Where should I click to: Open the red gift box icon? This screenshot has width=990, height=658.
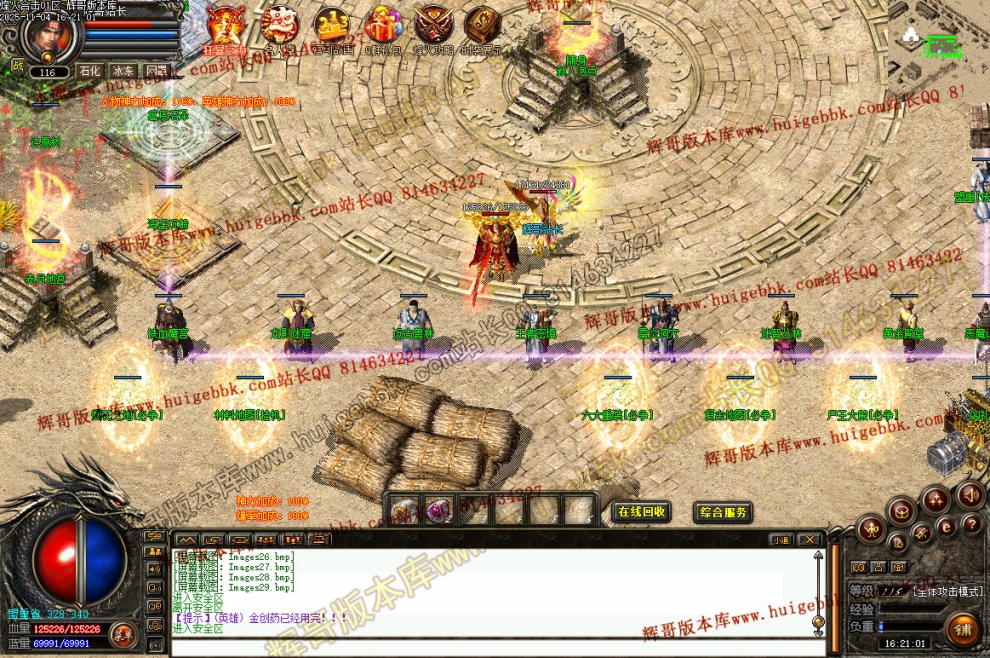383,25
